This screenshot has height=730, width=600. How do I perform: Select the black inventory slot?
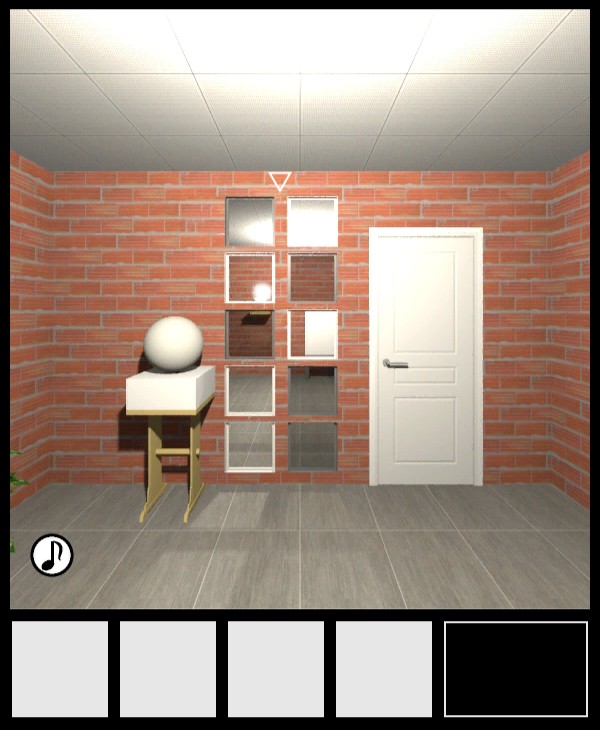[516, 669]
